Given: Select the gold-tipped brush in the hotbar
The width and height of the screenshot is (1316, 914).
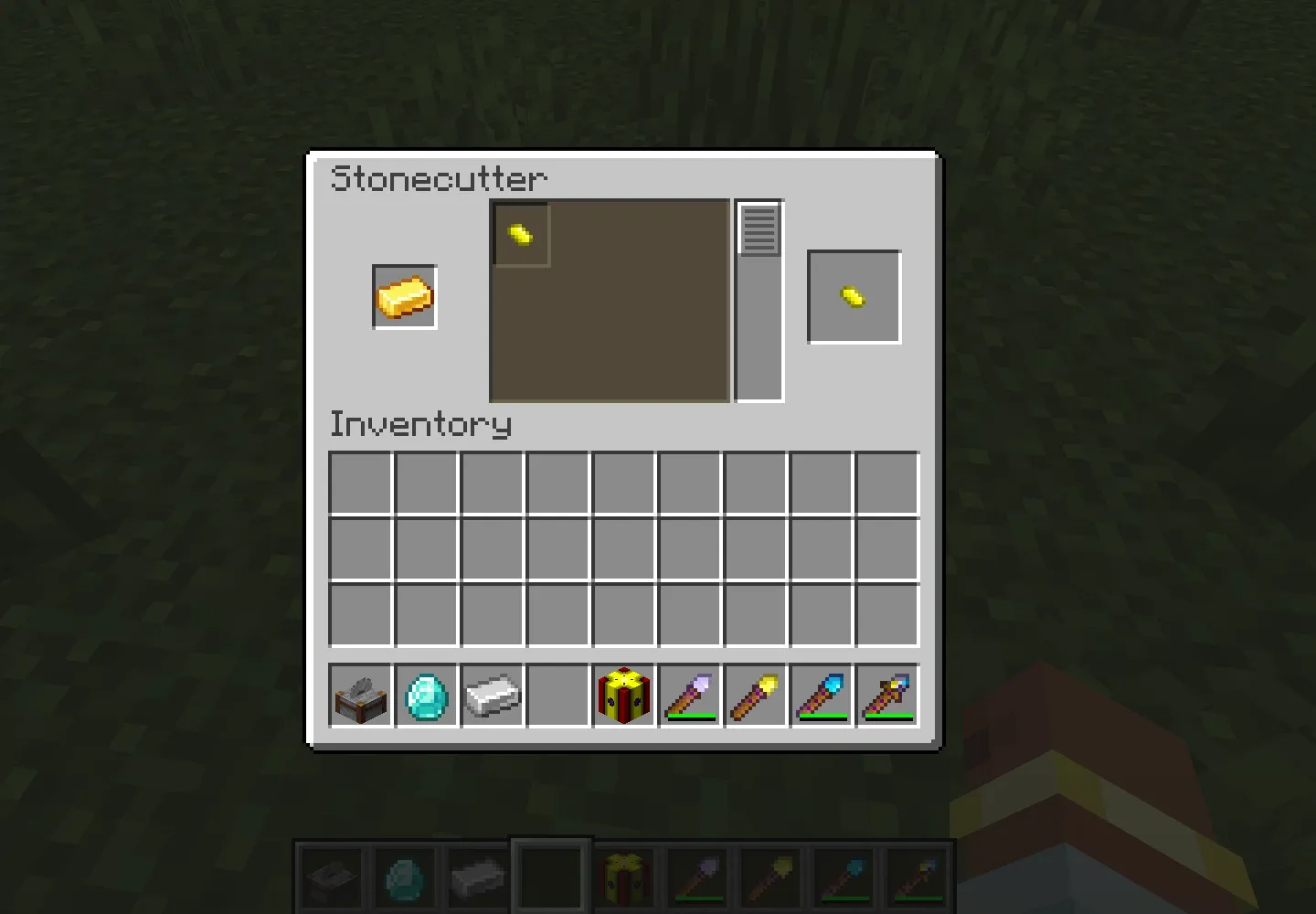Looking at the screenshot, I should point(755,696).
